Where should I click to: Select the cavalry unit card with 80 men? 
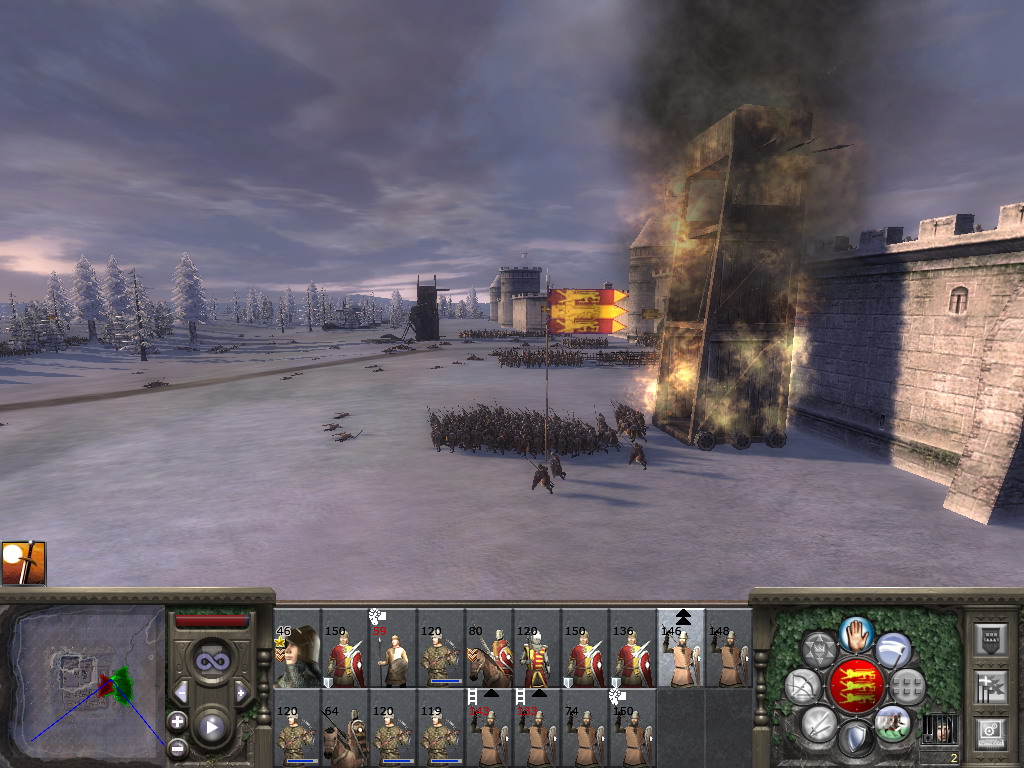[x=489, y=657]
